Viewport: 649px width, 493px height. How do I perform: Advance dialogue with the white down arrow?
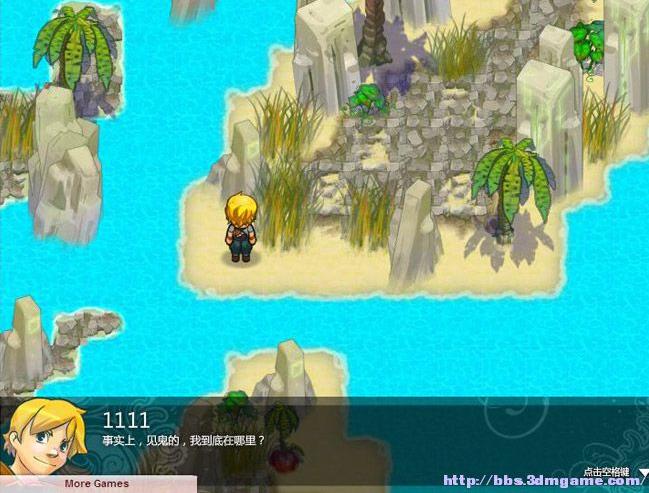tap(643, 475)
